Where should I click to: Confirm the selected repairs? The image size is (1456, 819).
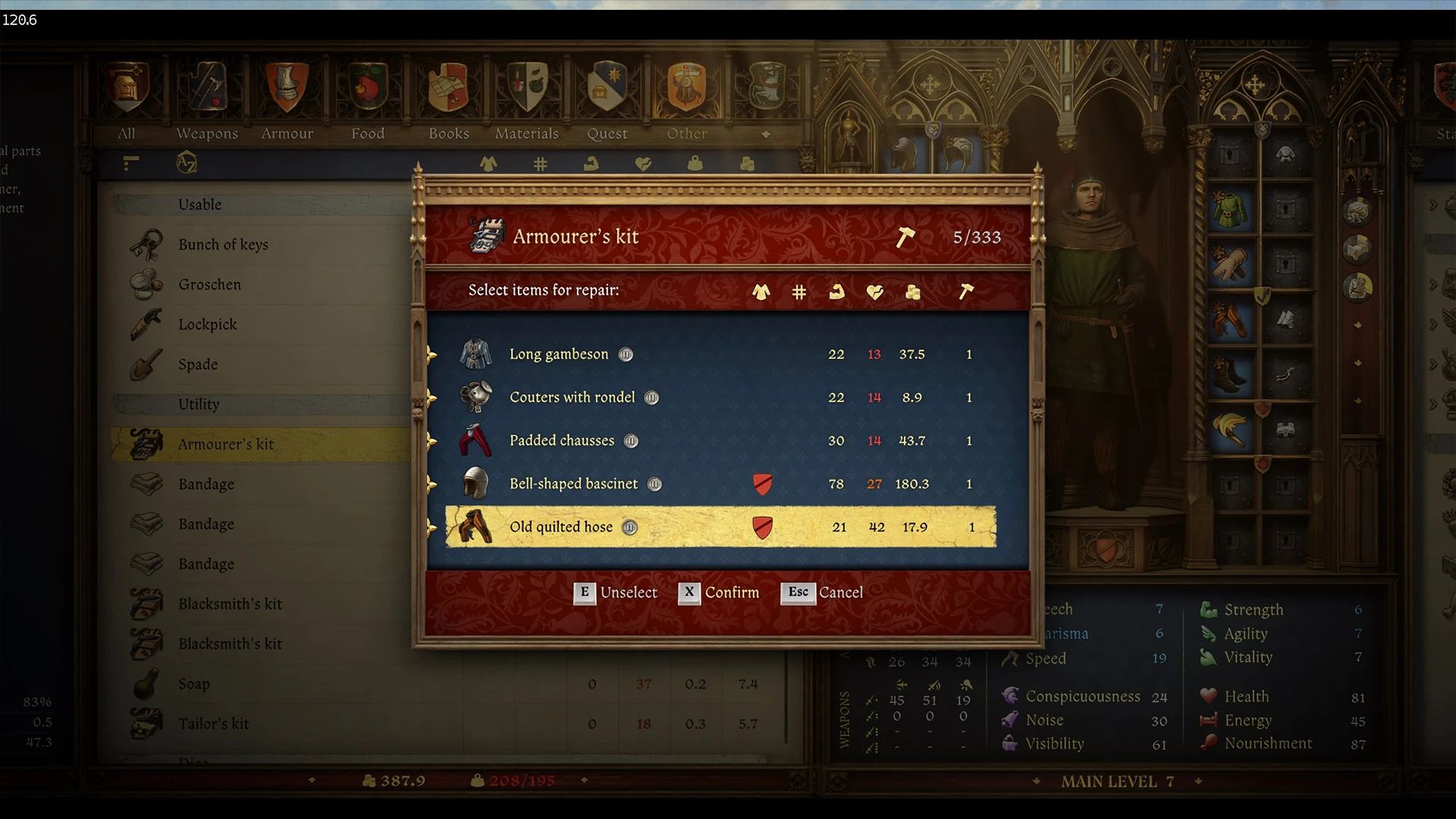coord(718,592)
